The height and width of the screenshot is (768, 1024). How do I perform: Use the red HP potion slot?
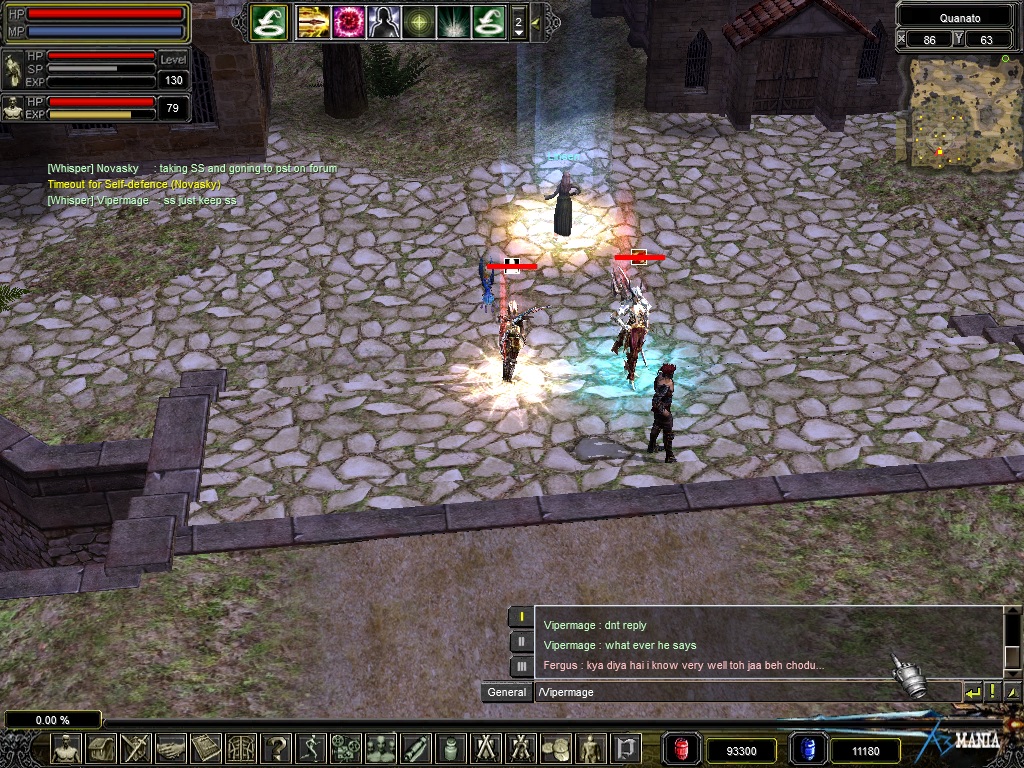(x=684, y=748)
